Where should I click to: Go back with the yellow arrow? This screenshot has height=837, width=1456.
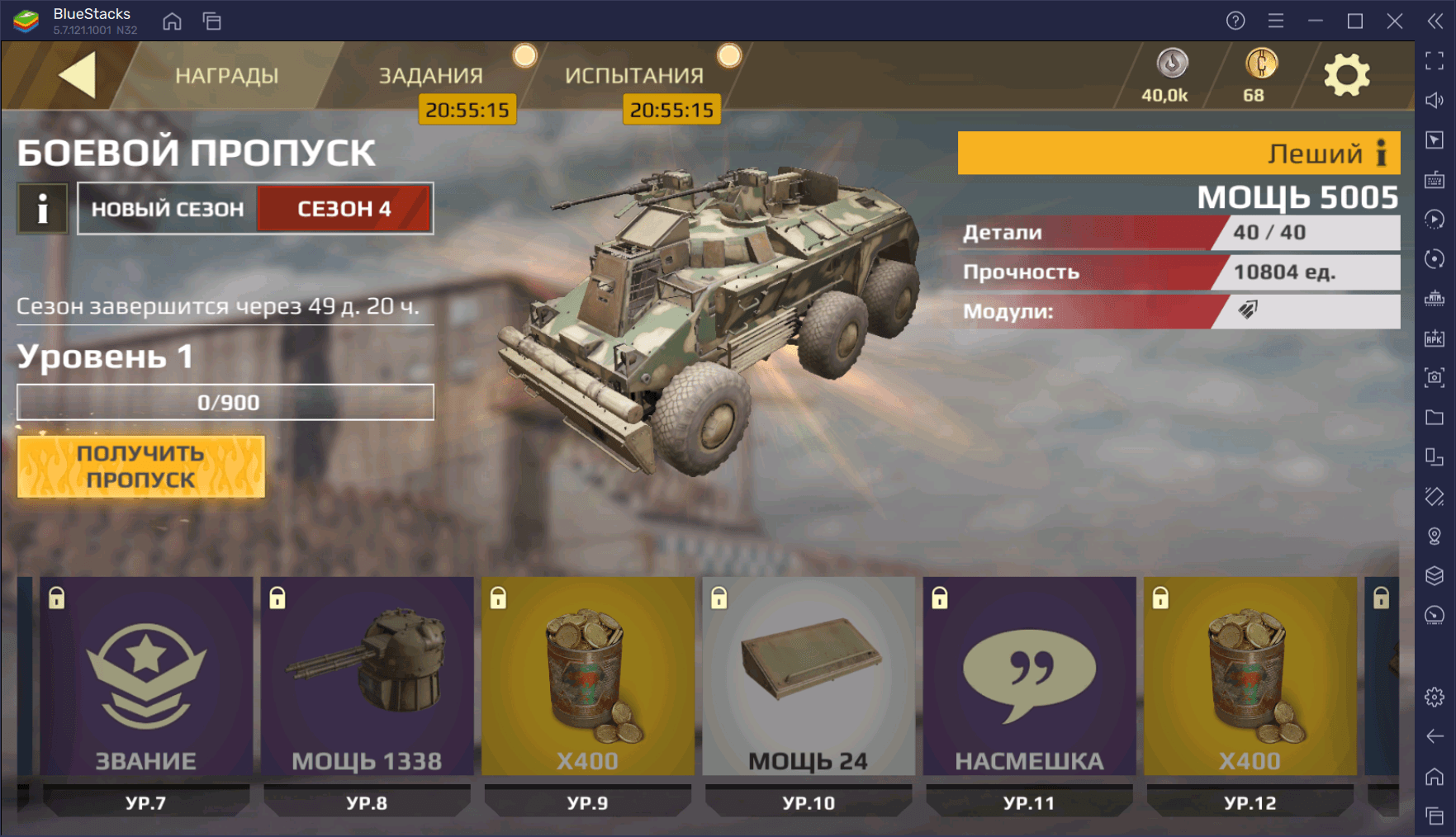click(x=78, y=75)
